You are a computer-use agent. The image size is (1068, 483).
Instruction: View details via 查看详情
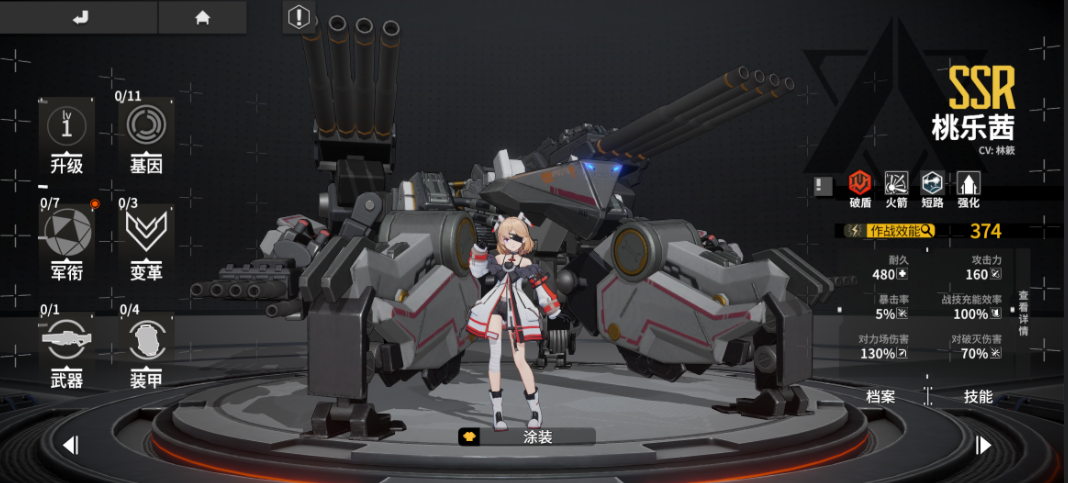pyautogui.click(x=1023, y=312)
